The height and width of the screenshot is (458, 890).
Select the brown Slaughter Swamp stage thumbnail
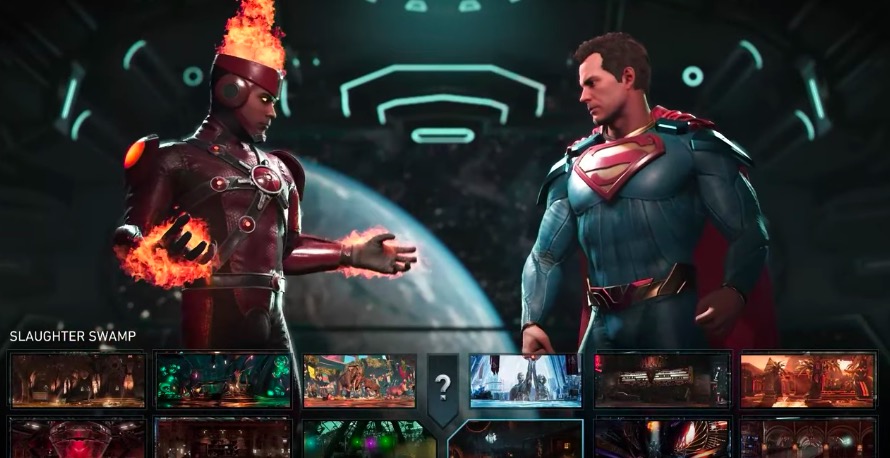tap(77, 380)
